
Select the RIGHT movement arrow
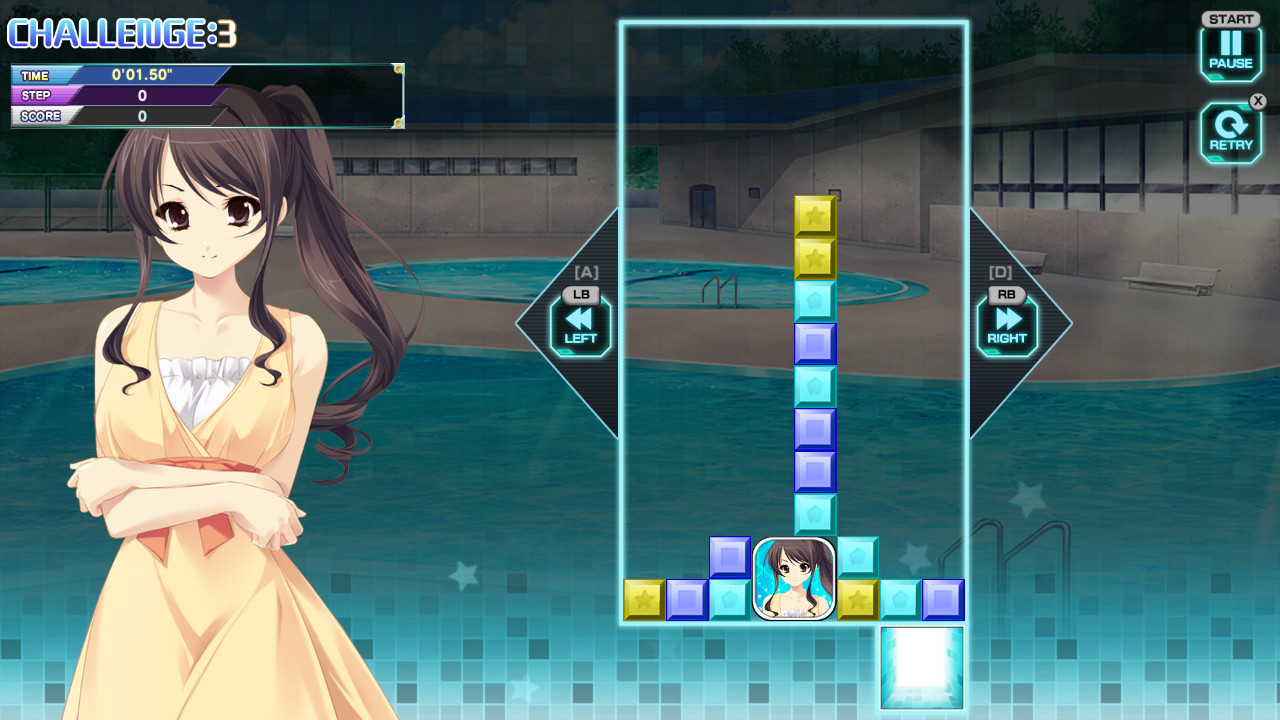(x=1007, y=324)
